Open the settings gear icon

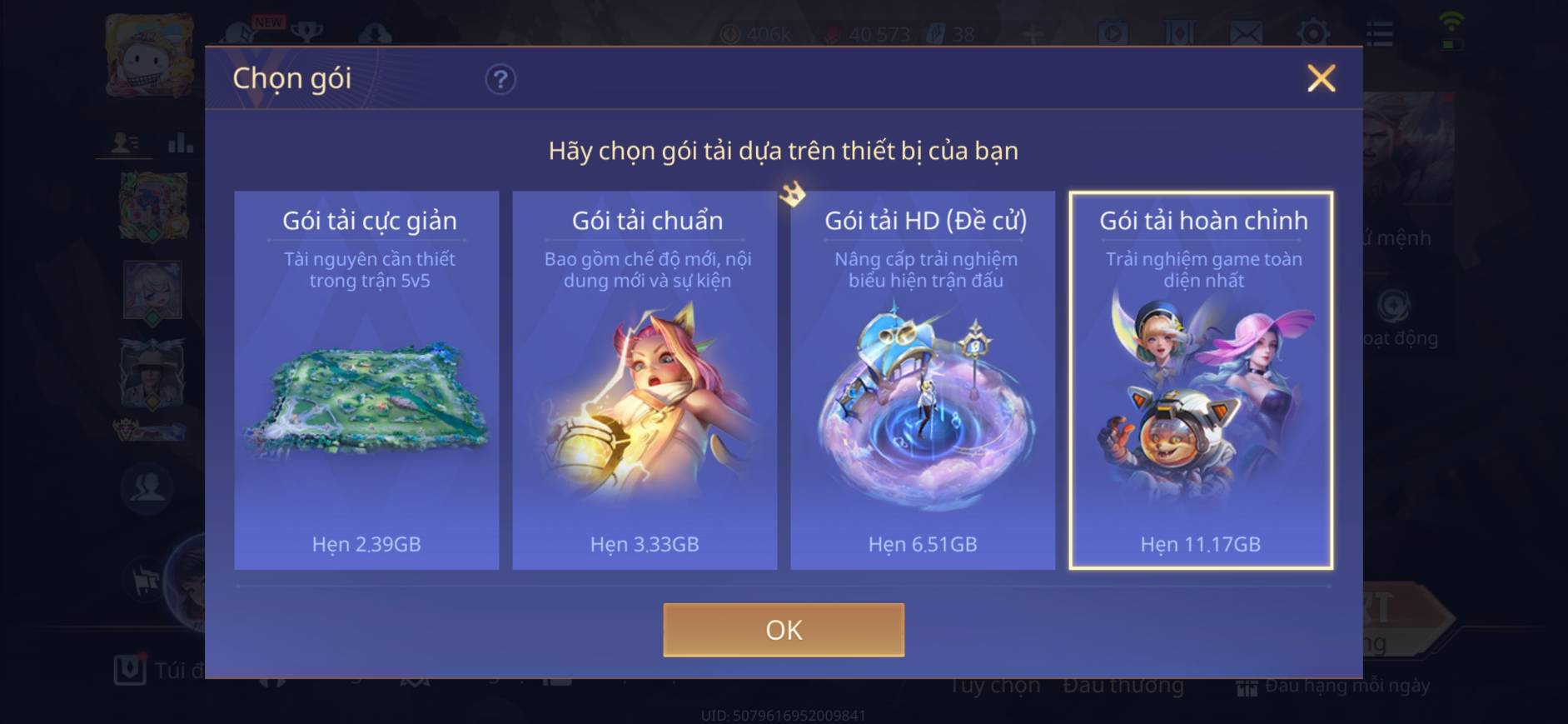pyautogui.click(x=1312, y=33)
